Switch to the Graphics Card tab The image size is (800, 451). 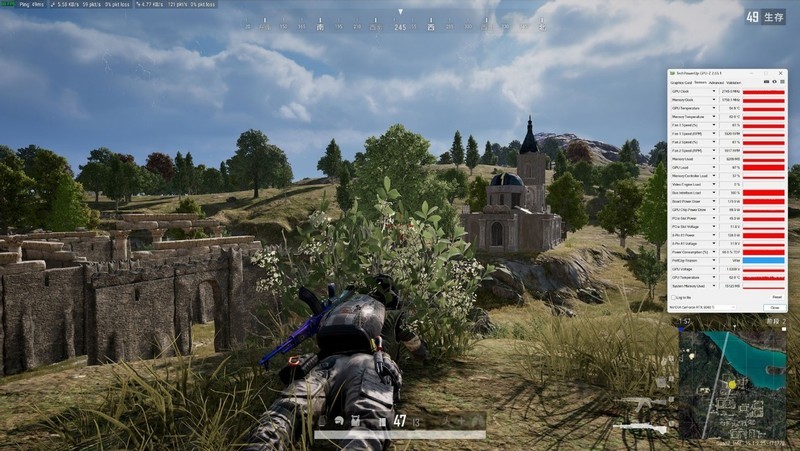click(683, 83)
